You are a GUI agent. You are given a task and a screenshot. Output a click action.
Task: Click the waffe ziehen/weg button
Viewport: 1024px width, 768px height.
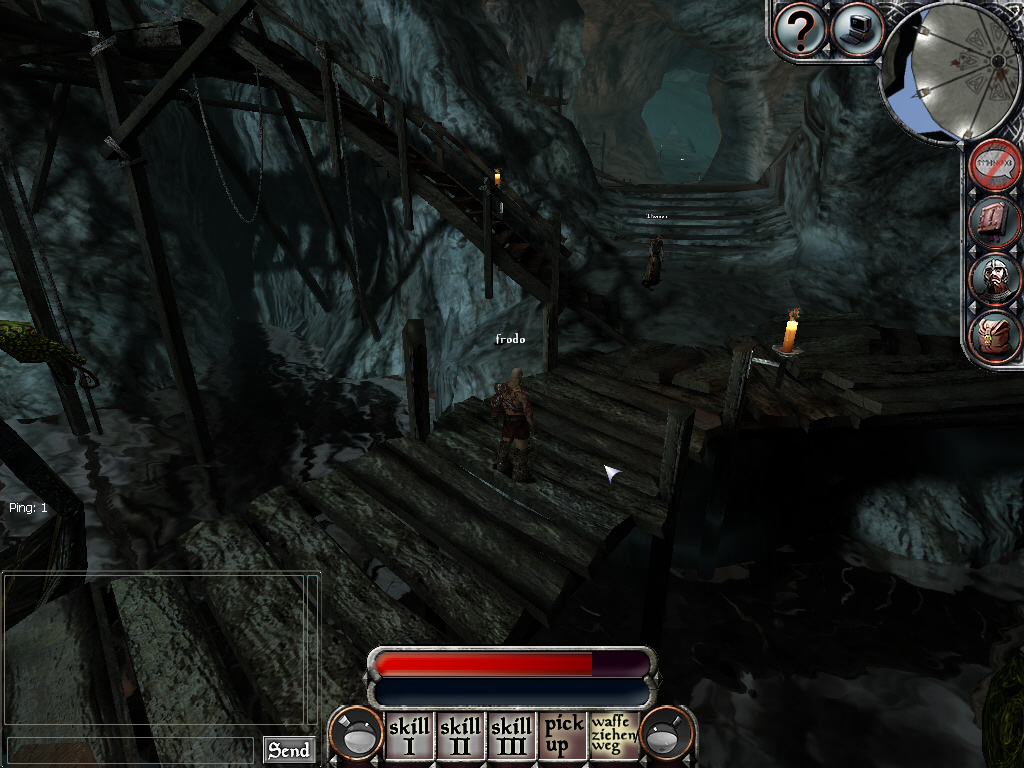point(613,736)
